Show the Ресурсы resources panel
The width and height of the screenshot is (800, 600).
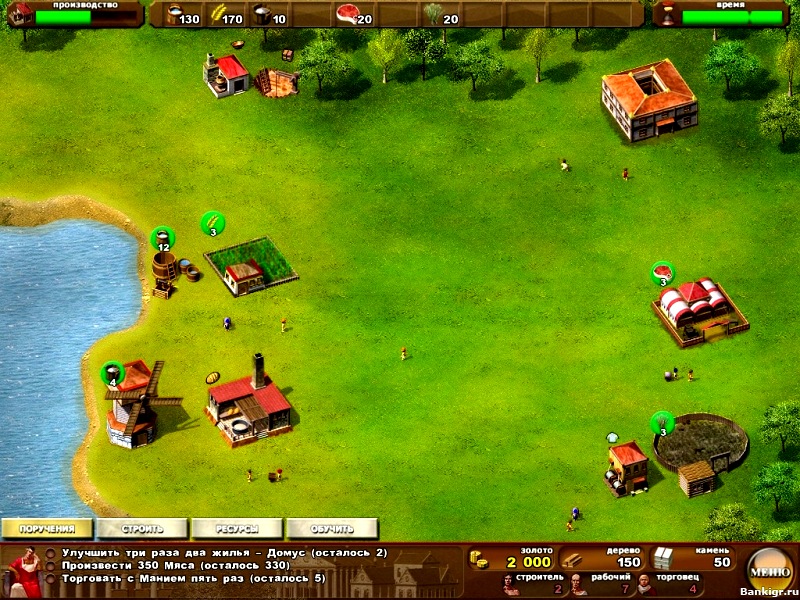[x=238, y=528]
